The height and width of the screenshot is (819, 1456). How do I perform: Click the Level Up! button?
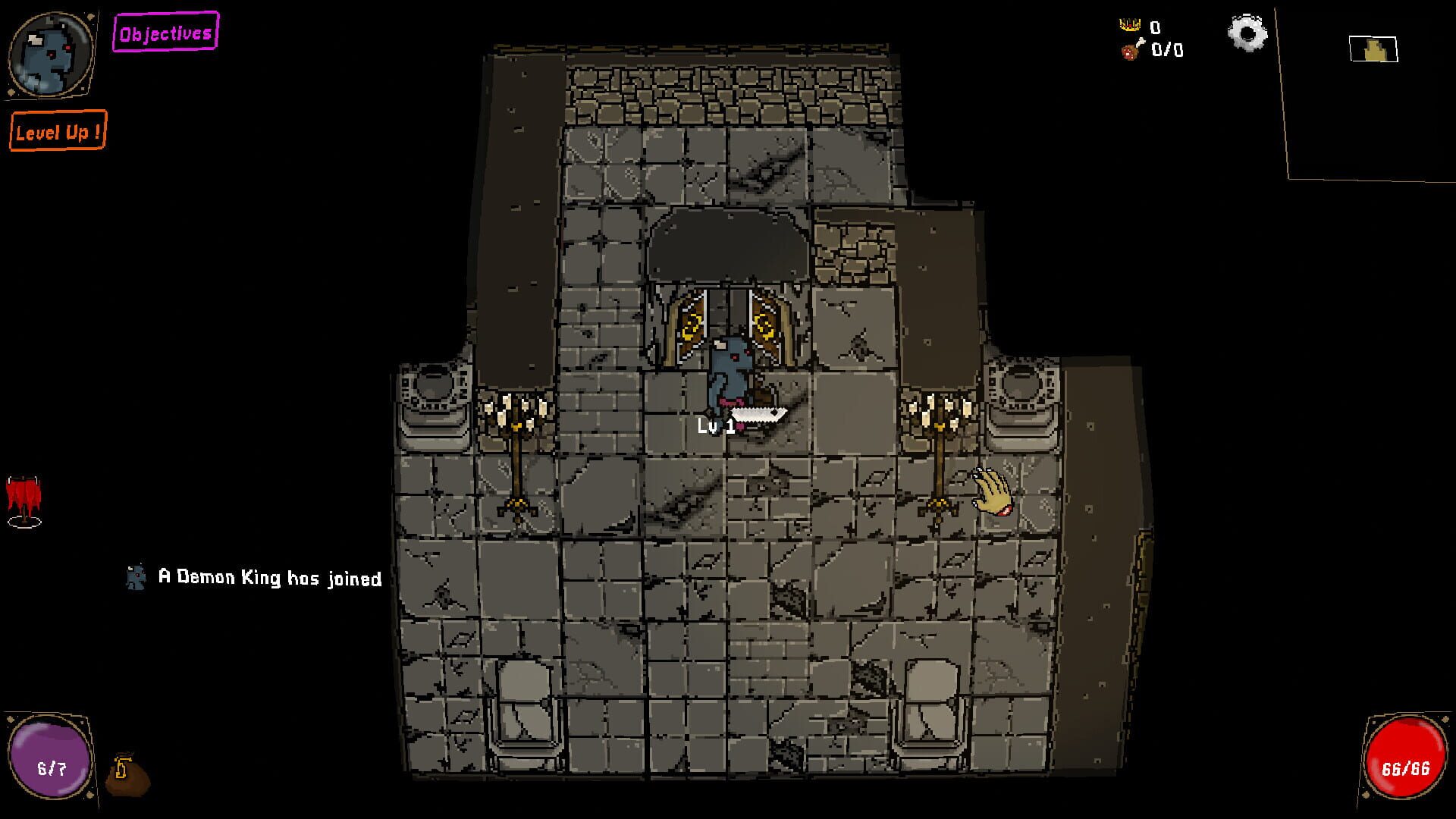click(58, 132)
